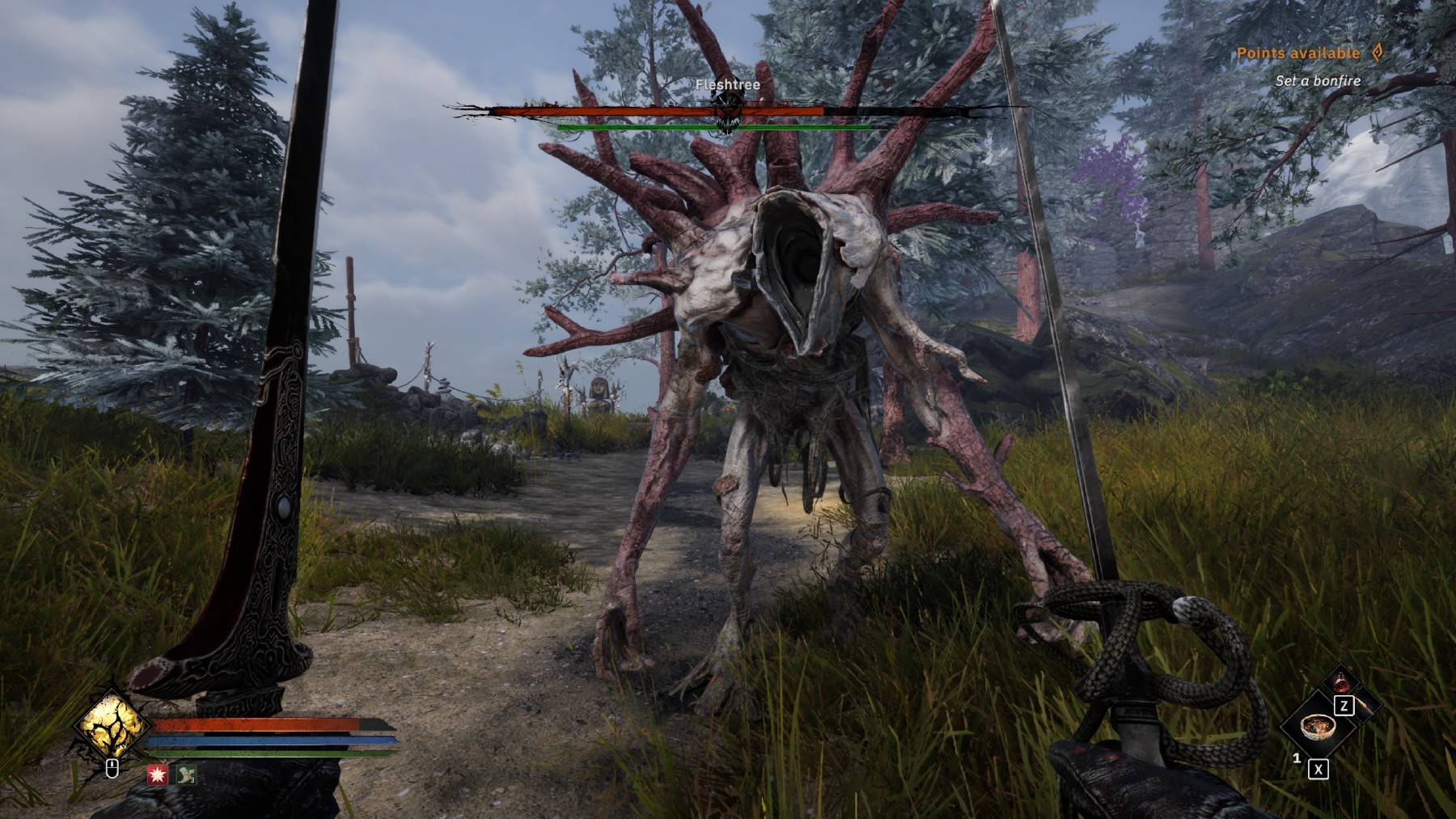Click the red starburst status effect icon
The width and height of the screenshot is (1456, 819).
[x=159, y=774]
